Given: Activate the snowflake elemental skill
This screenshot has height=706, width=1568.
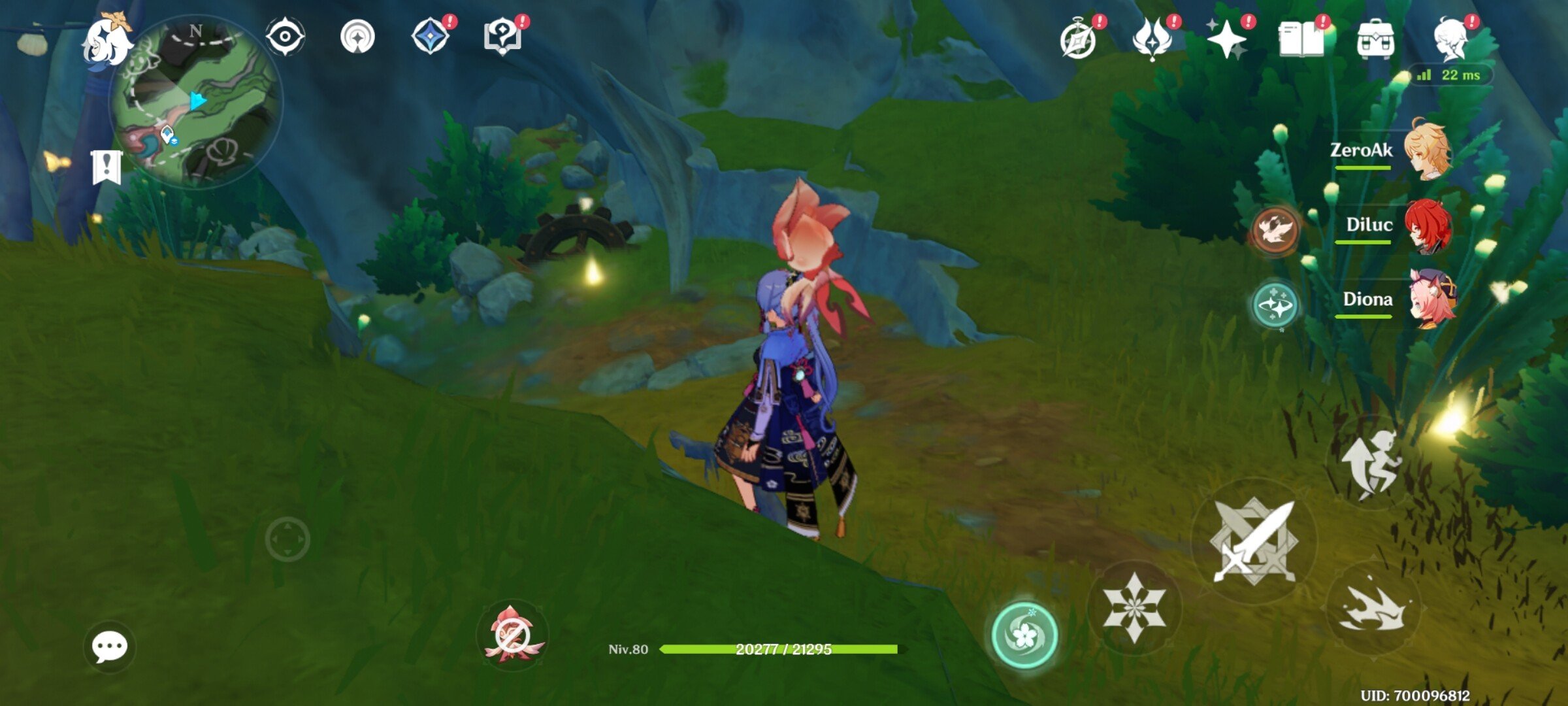Looking at the screenshot, I should point(1134,607).
